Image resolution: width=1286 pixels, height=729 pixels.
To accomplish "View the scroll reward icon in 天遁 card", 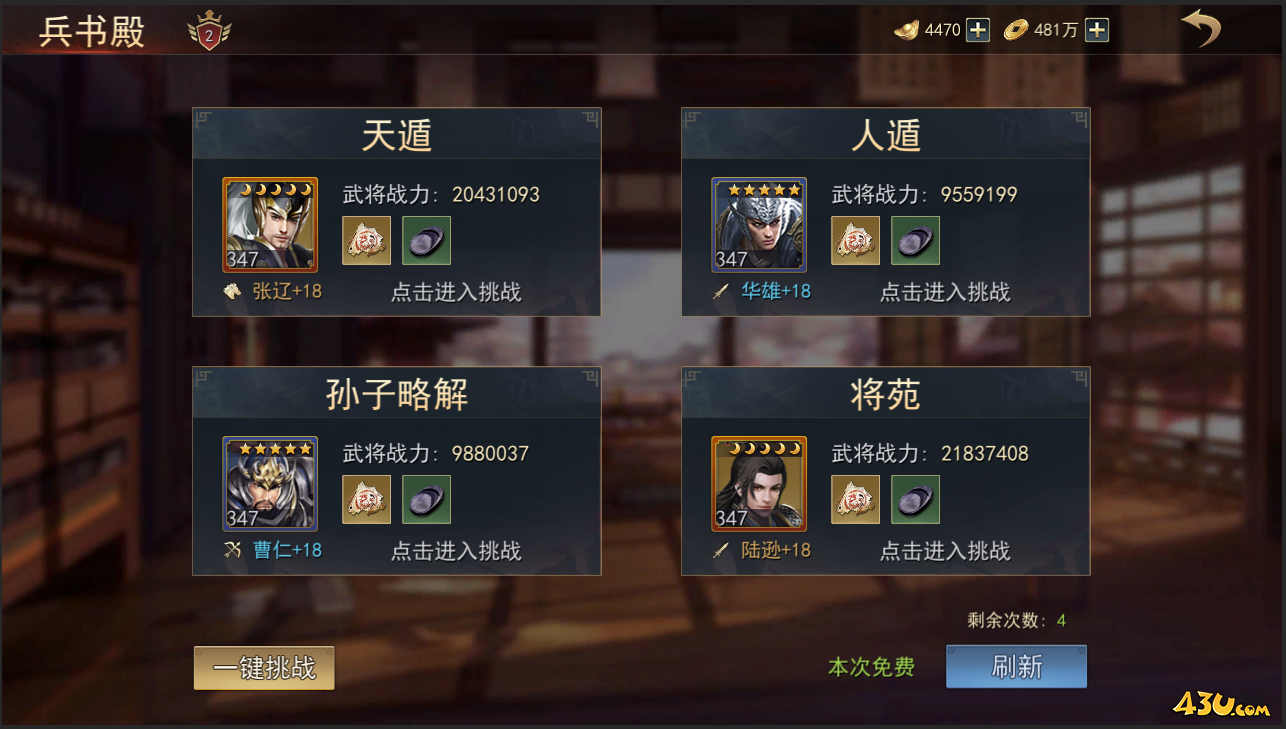I will pos(366,240).
